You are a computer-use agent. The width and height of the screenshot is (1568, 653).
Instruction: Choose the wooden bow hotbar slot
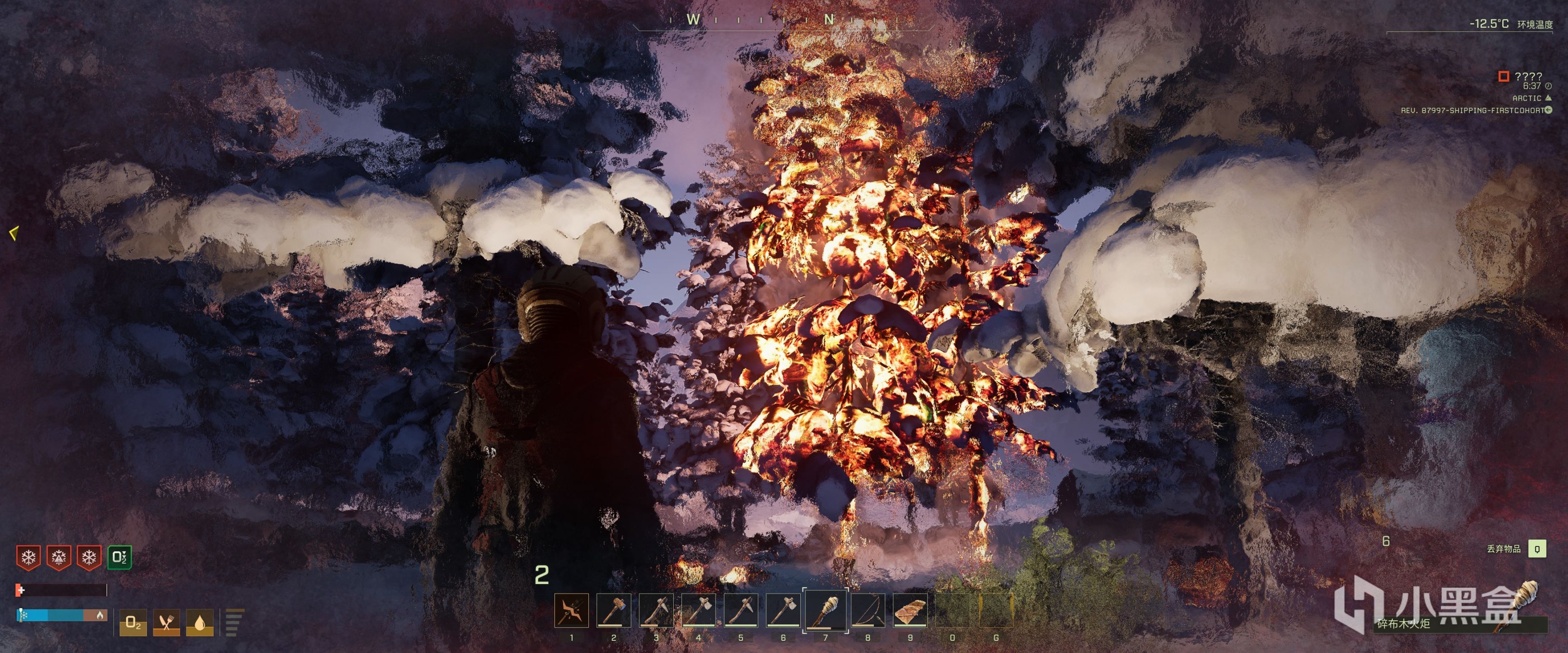868,610
